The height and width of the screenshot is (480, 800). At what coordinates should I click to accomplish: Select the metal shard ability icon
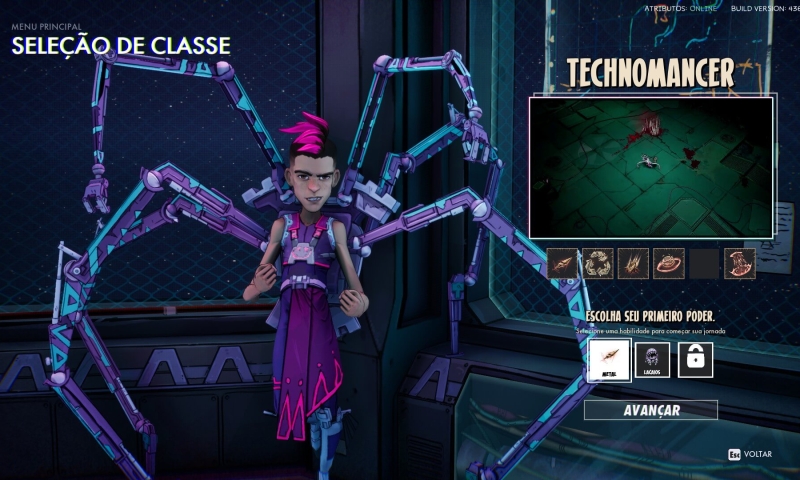click(563, 263)
